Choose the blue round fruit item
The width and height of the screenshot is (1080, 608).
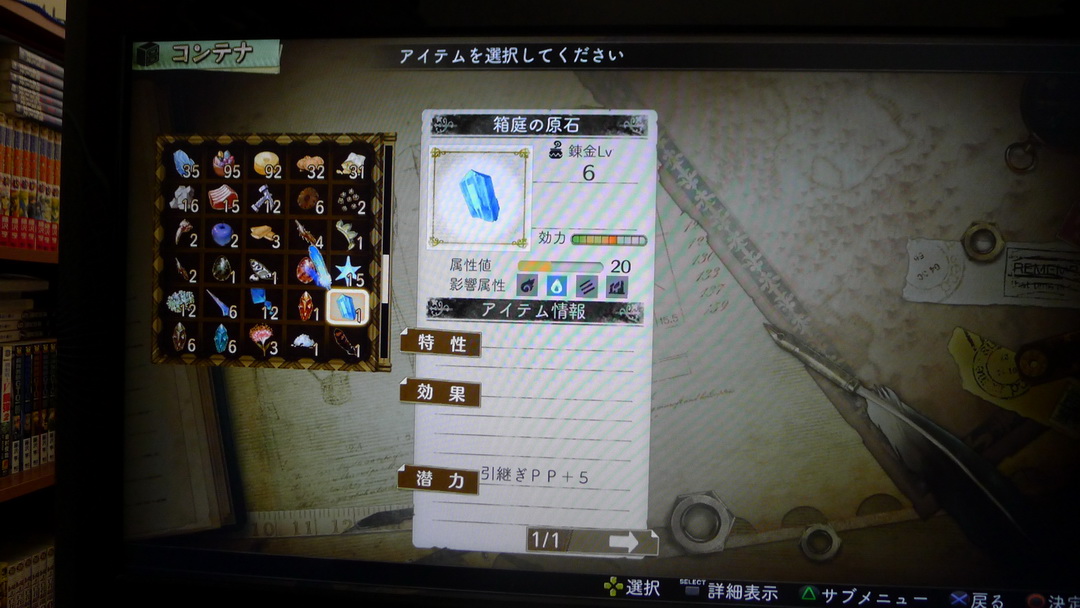tap(222, 236)
